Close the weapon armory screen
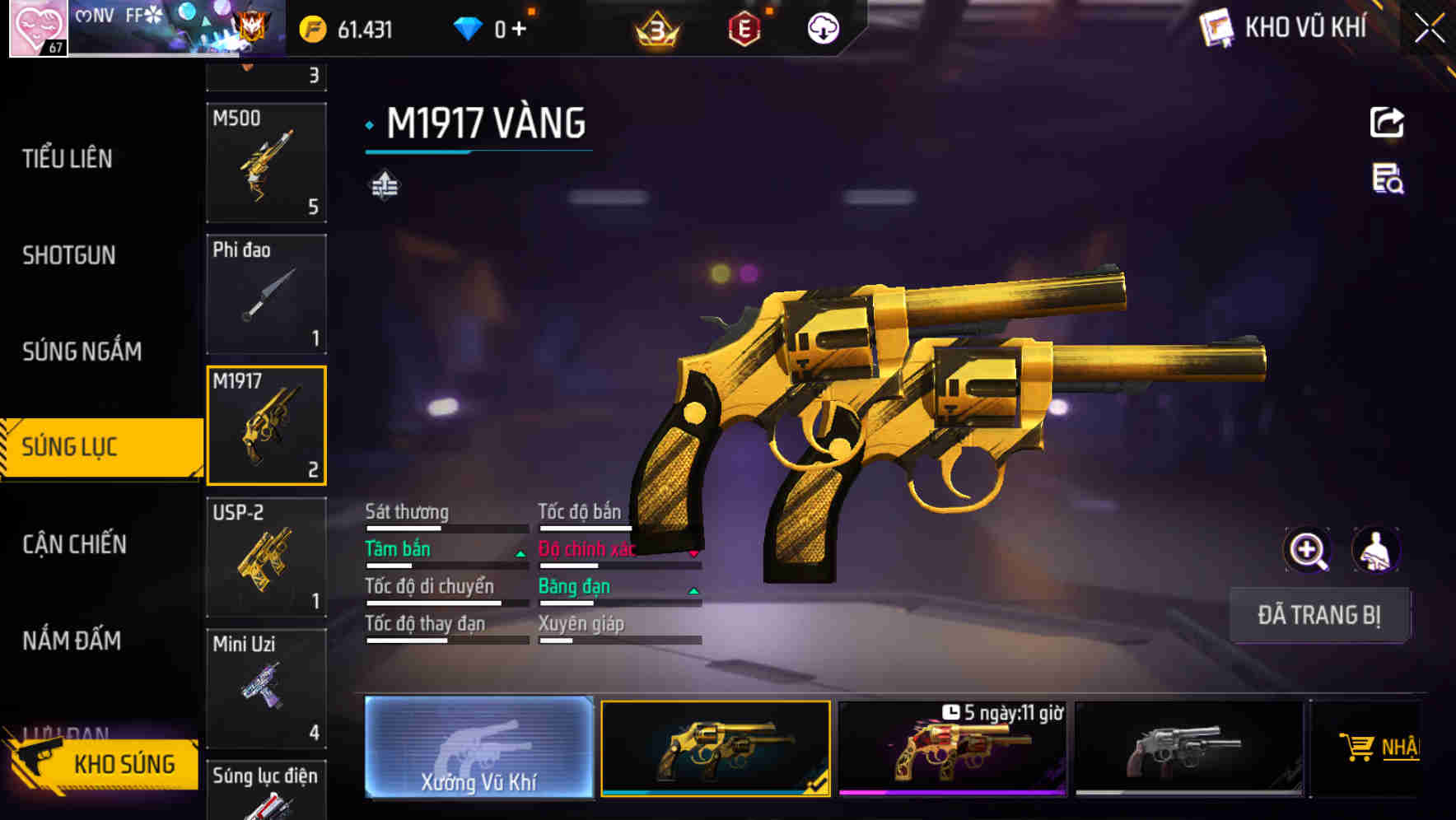The image size is (1456, 820). pos(1429,29)
